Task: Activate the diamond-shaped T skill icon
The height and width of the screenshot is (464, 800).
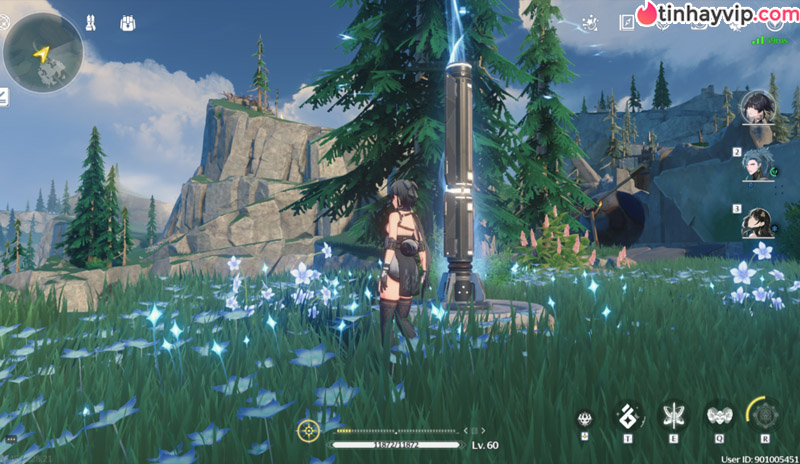Action: (628, 416)
